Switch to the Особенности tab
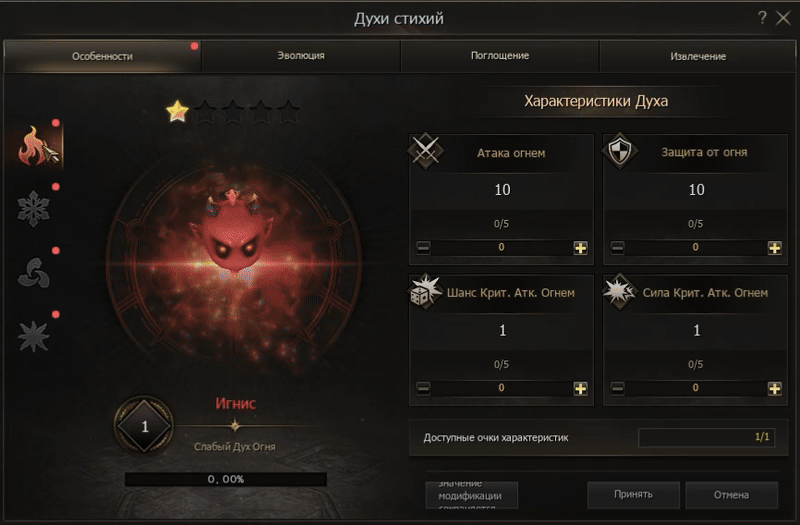Image resolution: width=800 pixels, height=525 pixels. point(102,56)
